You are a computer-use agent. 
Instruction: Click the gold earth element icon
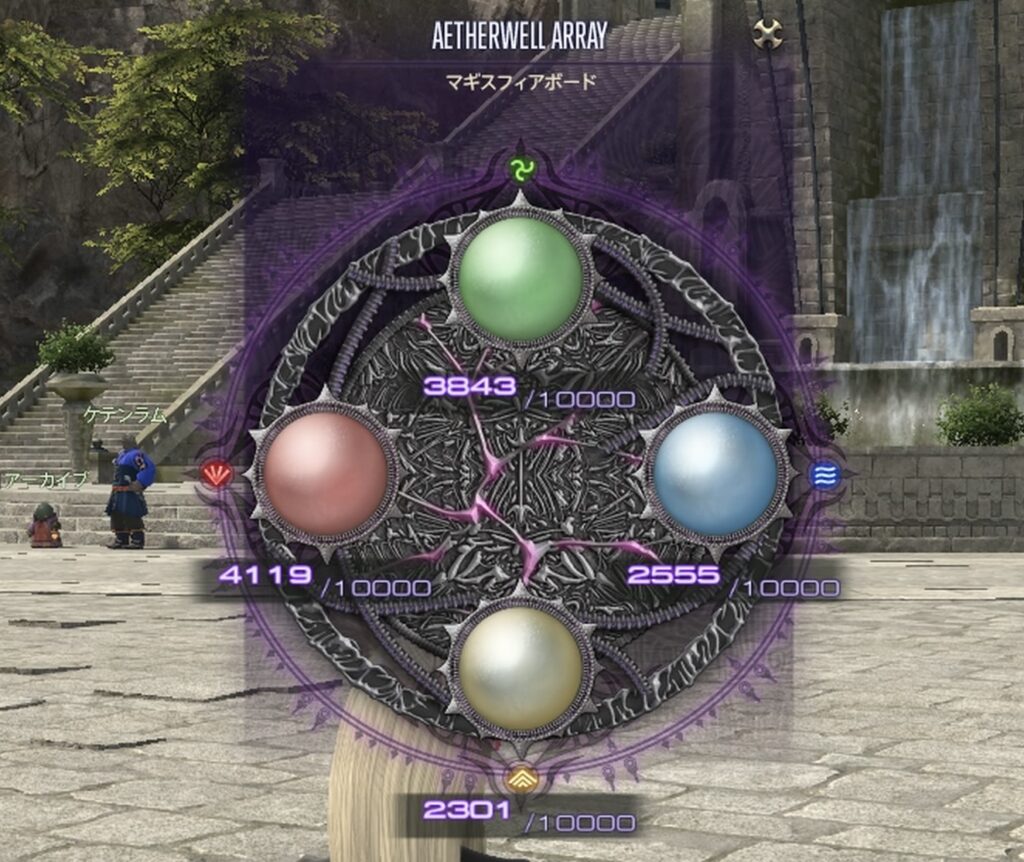[x=519, y=777]
